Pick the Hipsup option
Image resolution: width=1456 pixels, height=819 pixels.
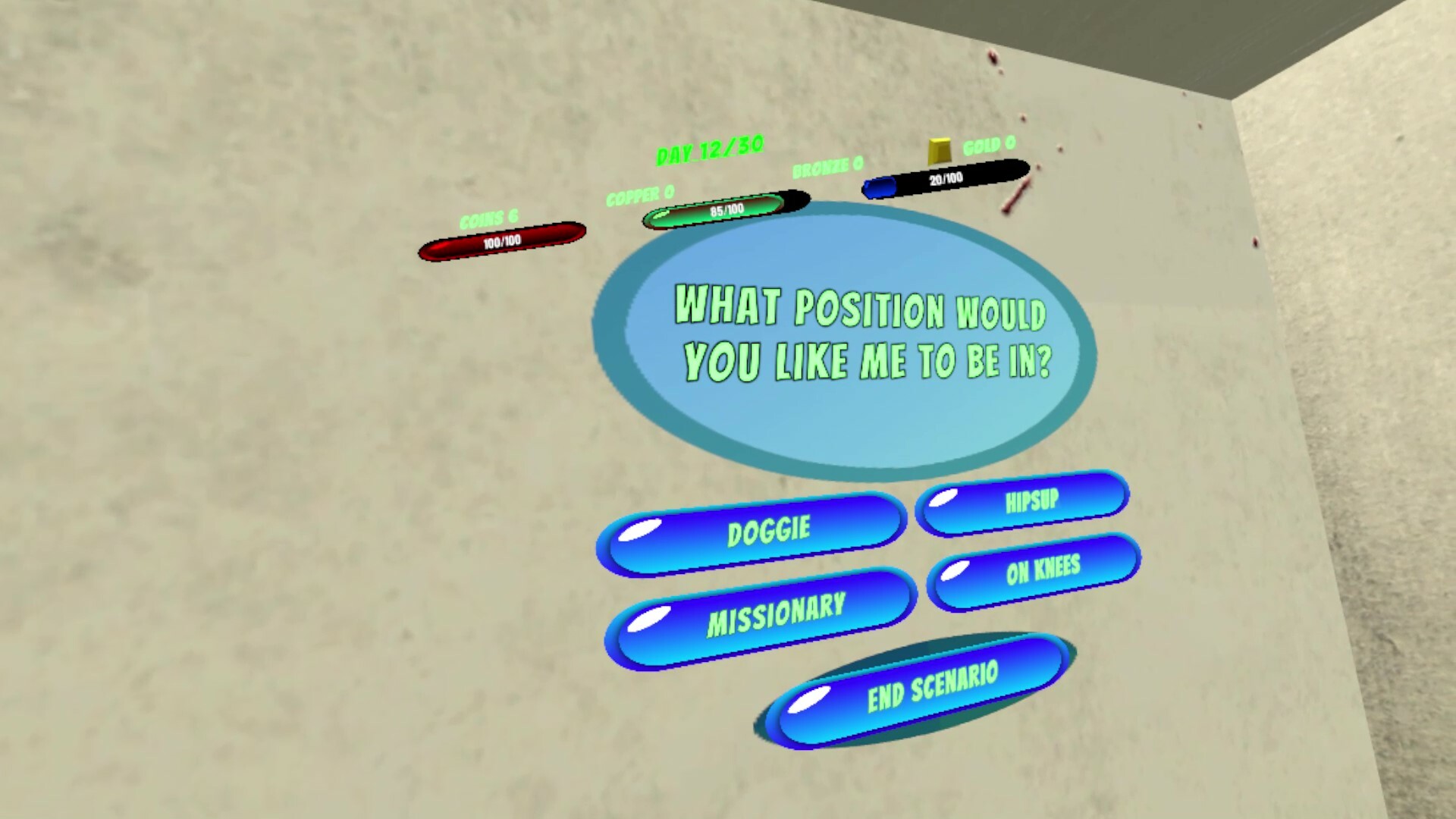1023,503
